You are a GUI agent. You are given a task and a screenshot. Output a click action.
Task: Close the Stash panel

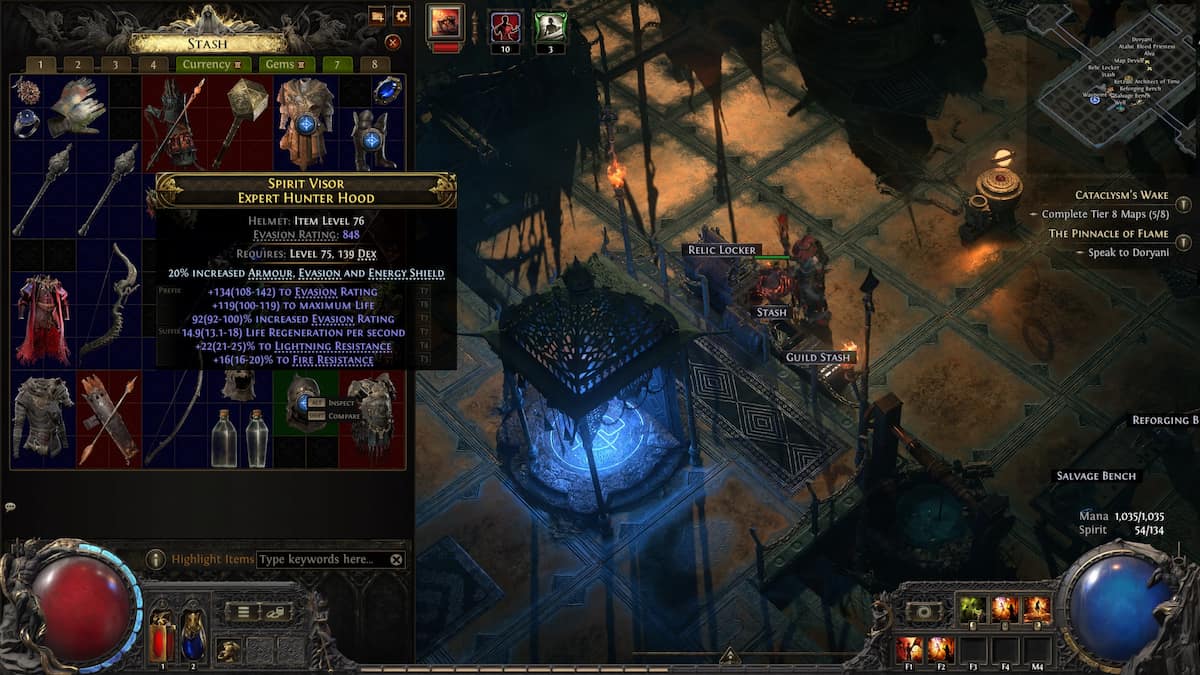tap(393, 42)
